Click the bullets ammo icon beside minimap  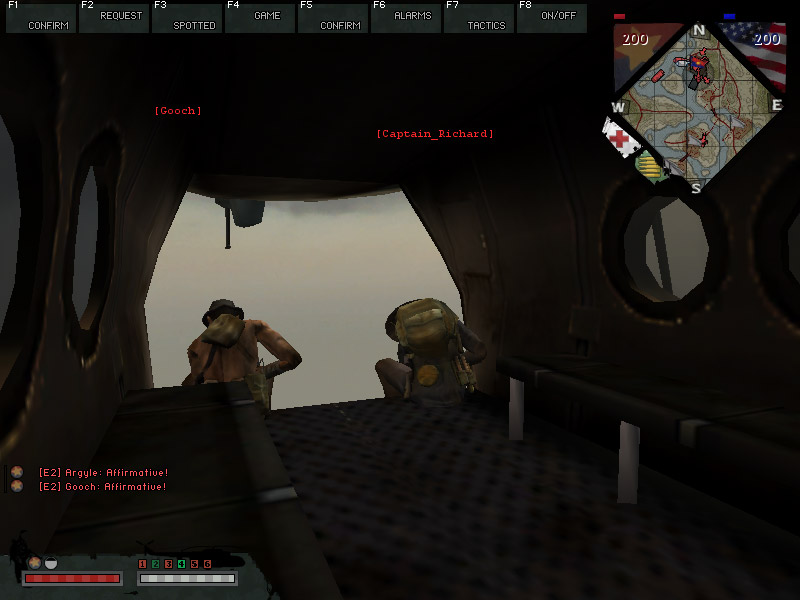(x=653, y=166)
